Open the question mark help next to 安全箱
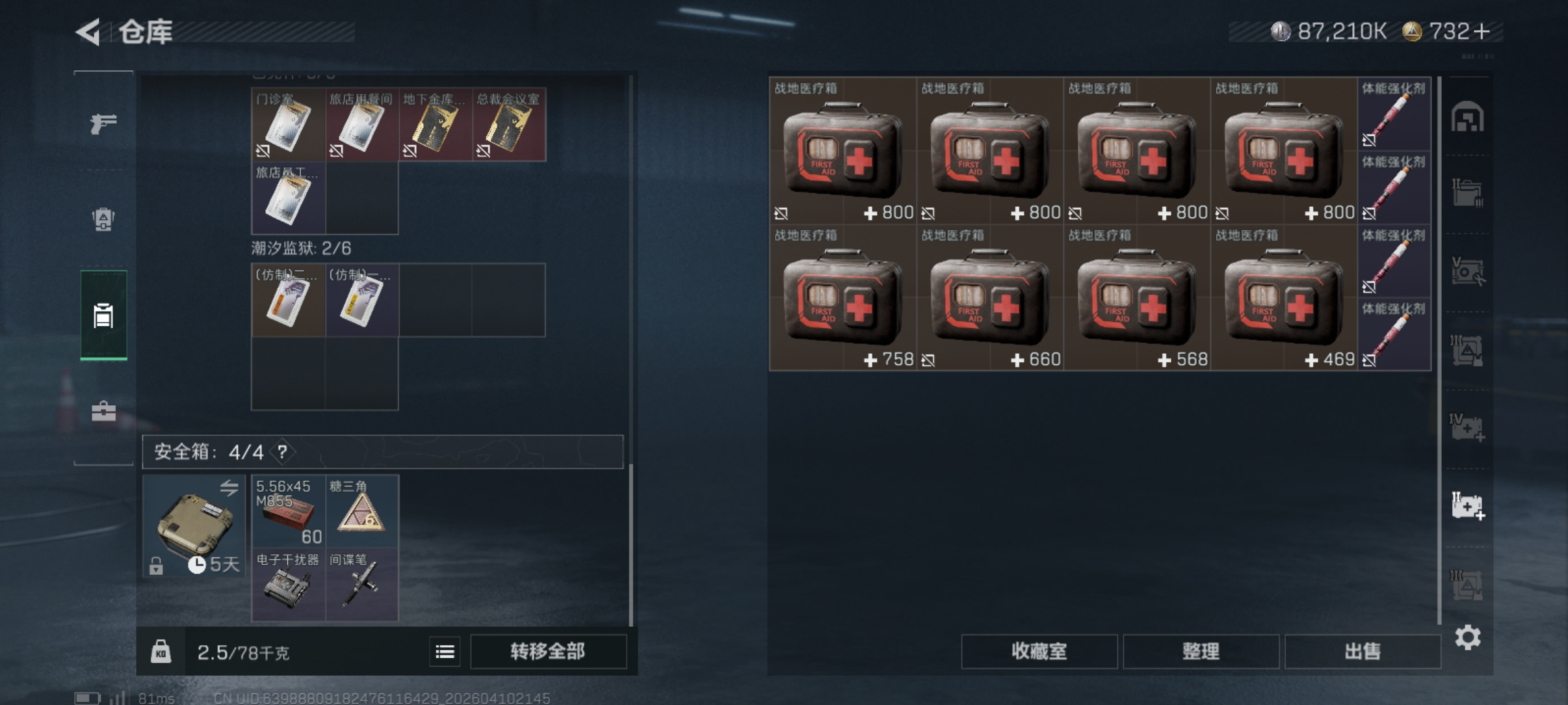The width and height of the screenshot is (1568, 705). point(281,452)
